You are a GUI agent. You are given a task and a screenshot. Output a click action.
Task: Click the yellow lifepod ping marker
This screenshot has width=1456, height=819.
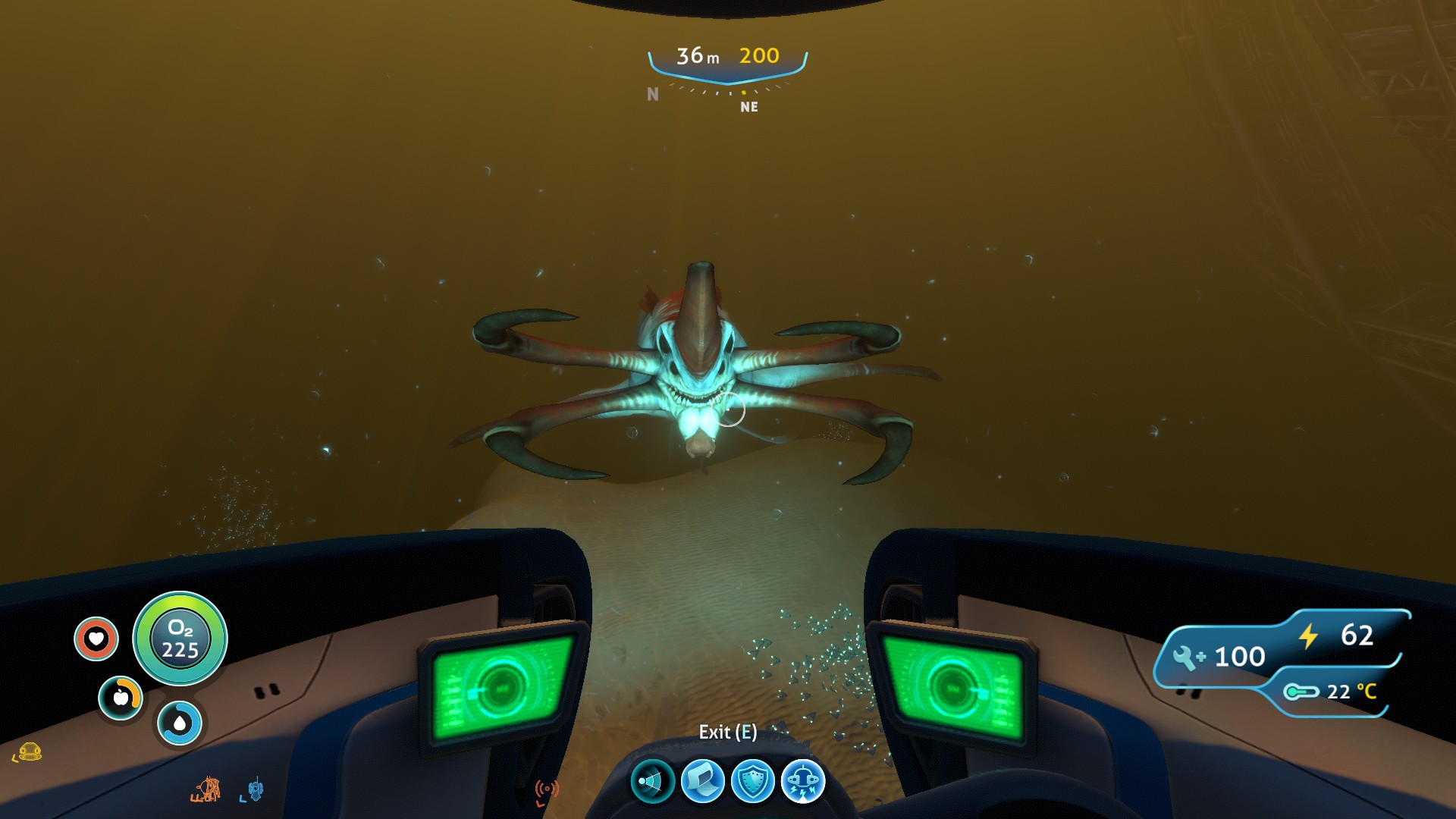coord(30,752)
